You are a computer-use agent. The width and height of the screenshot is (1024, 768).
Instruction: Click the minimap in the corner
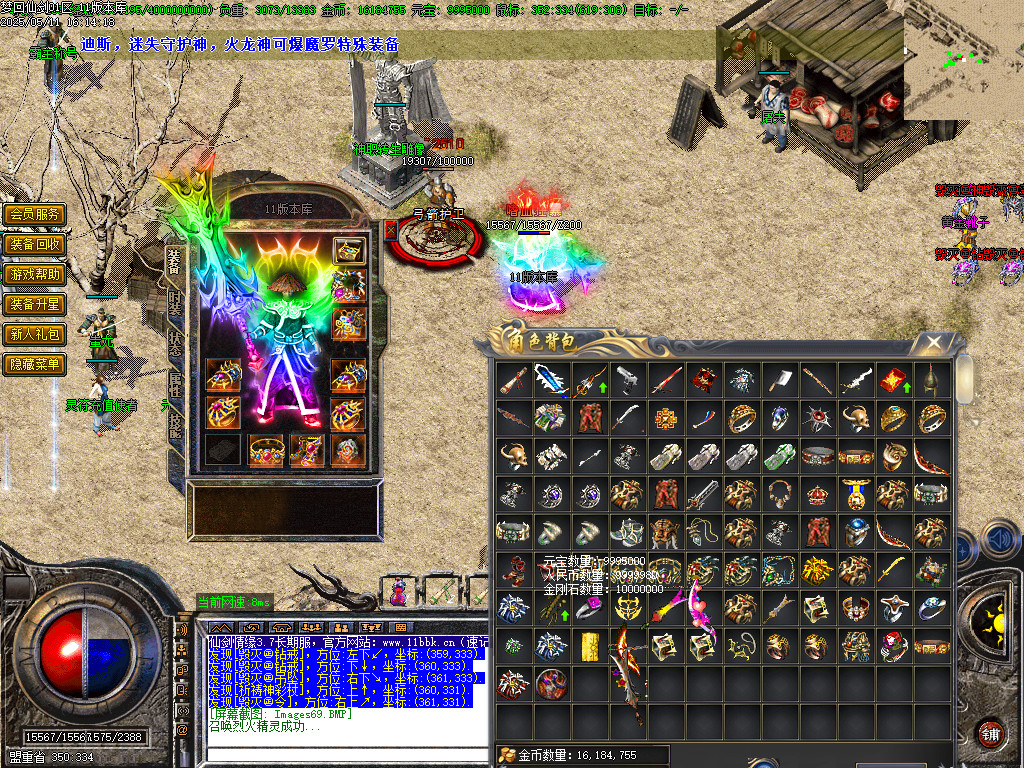pyautogui.click(x=963, y=58)
